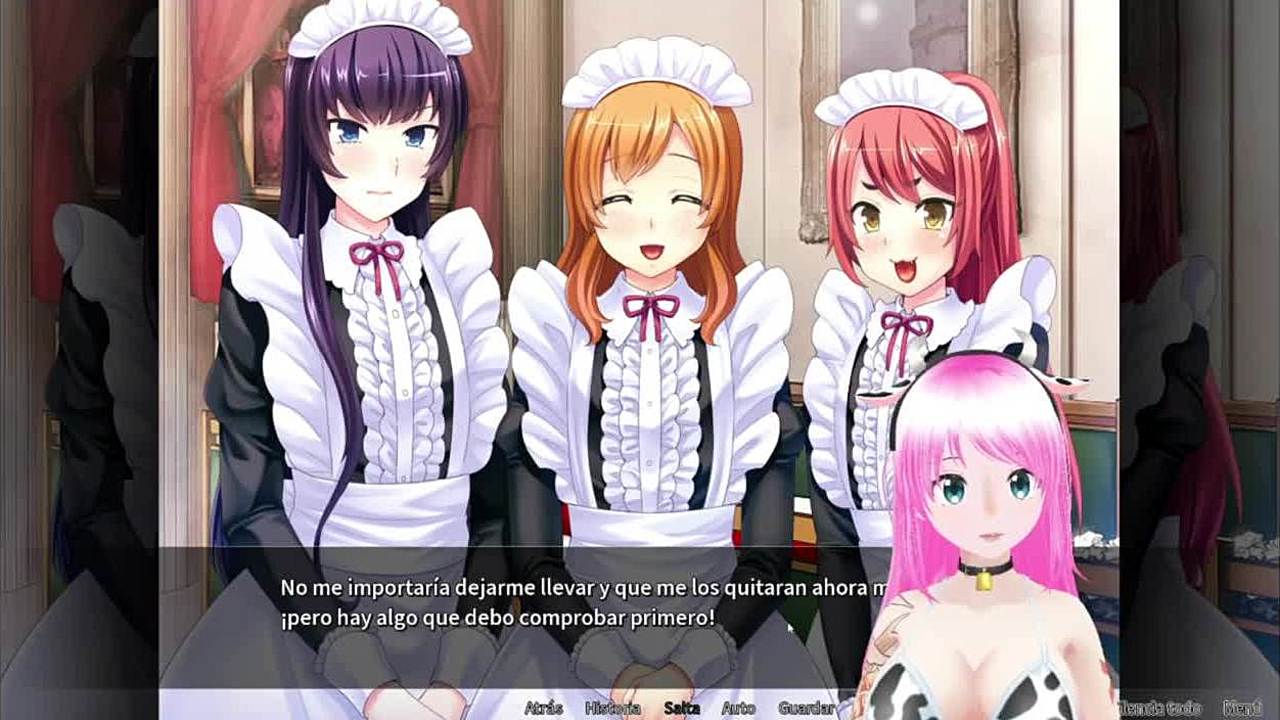Screen dimensions: 1280x720
Task: Go back with the Atrás button
Action: [543, 708]
